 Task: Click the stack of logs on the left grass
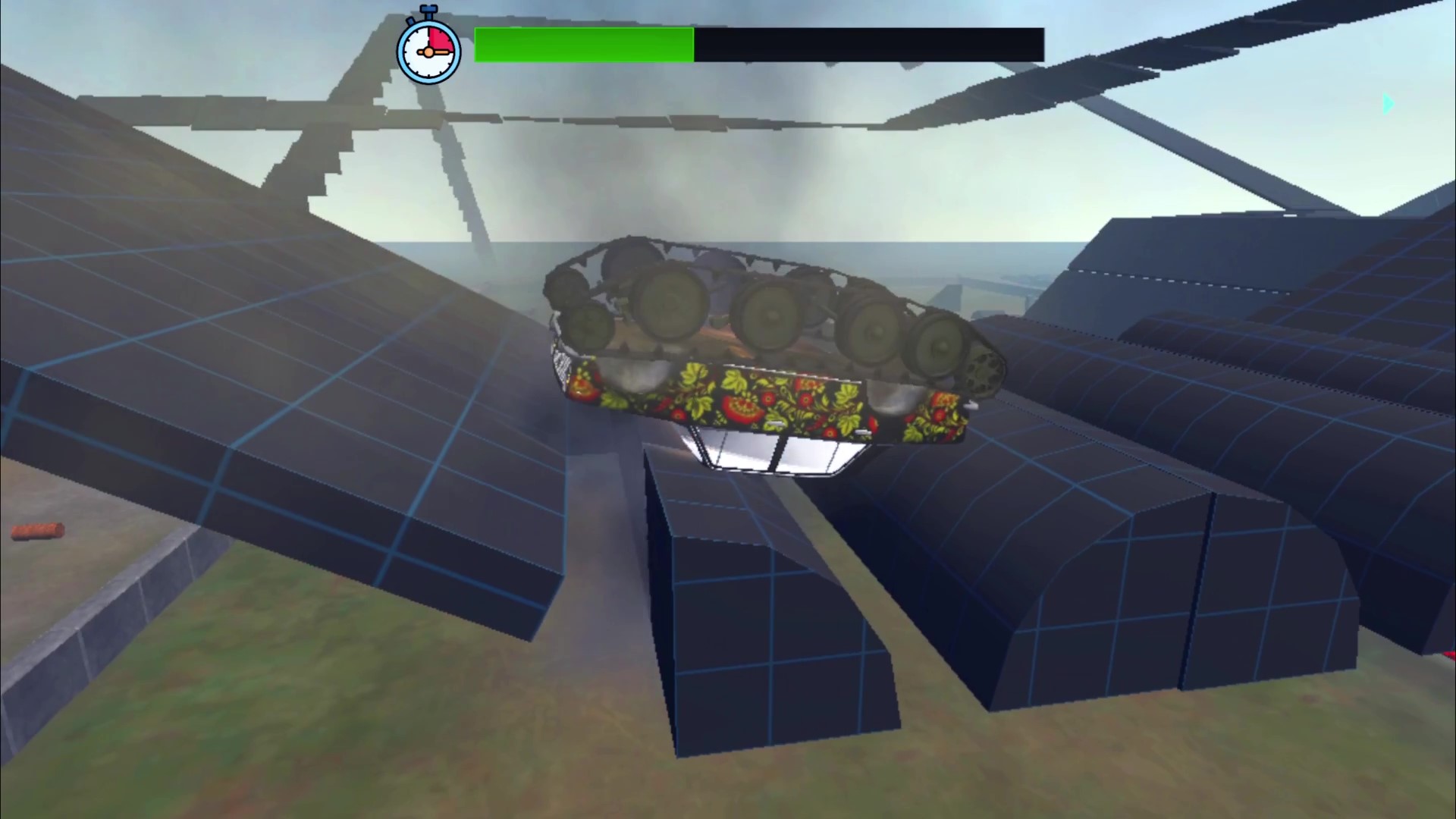pyautogui.click(x=38, y=533)
